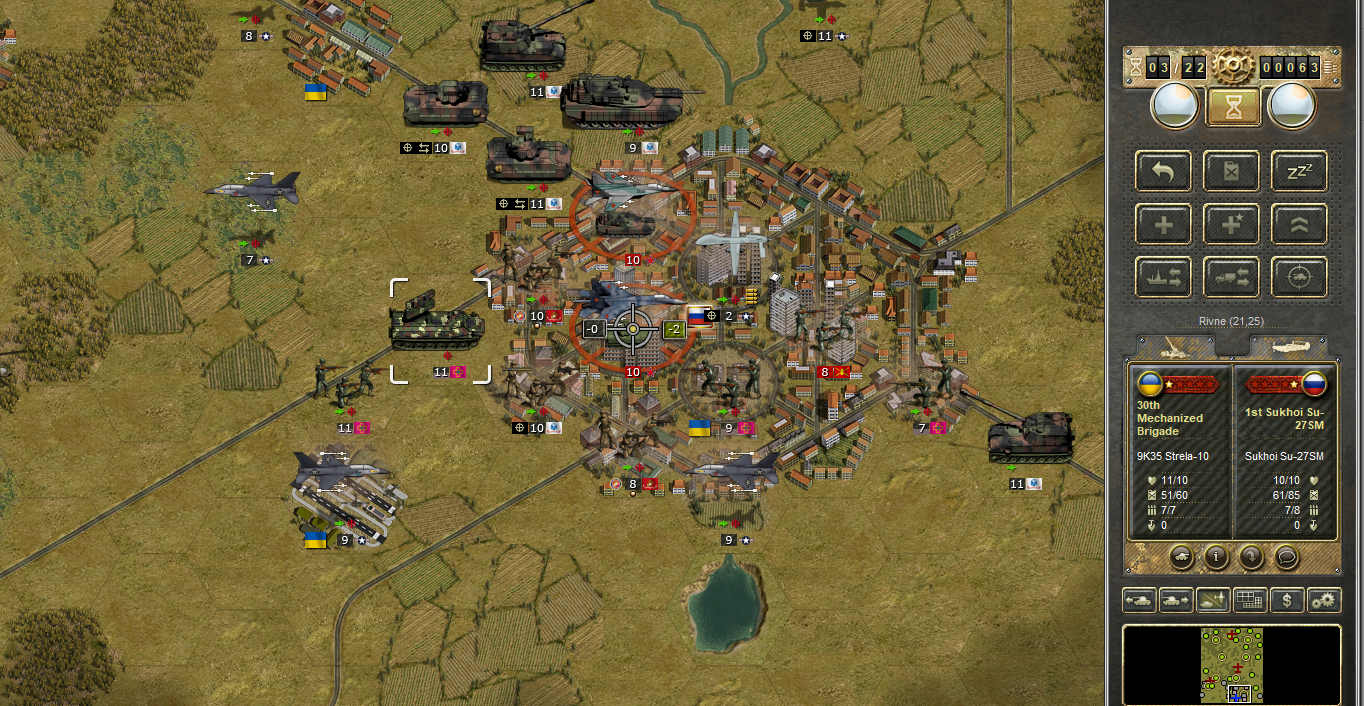Put the unit to sleep (ZZZ button)
Viewport: 1364px width, 706px height.
click(x=1299, y=172)
